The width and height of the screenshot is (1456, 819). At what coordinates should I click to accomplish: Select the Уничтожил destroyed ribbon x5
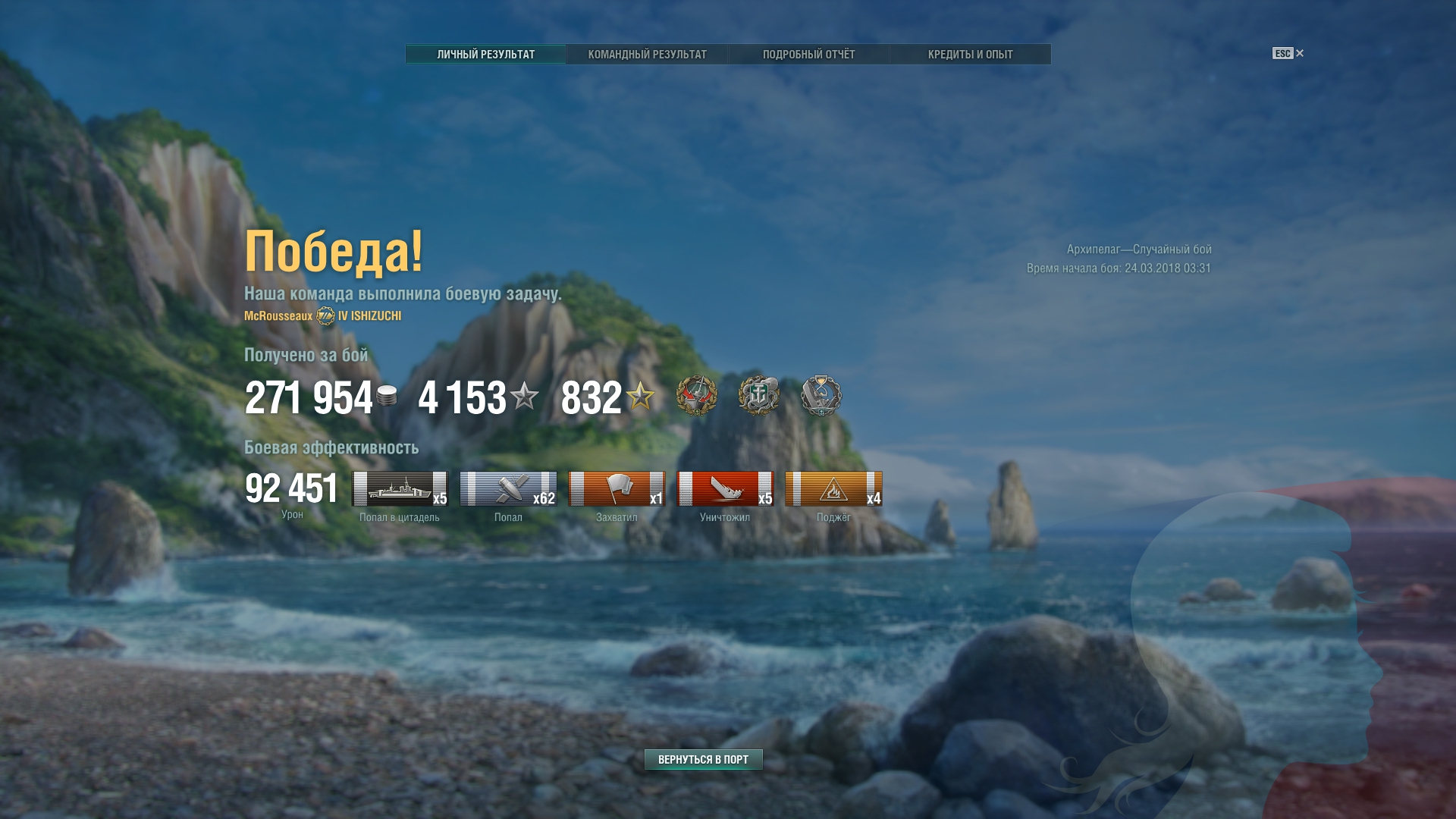tap(725, 489)
